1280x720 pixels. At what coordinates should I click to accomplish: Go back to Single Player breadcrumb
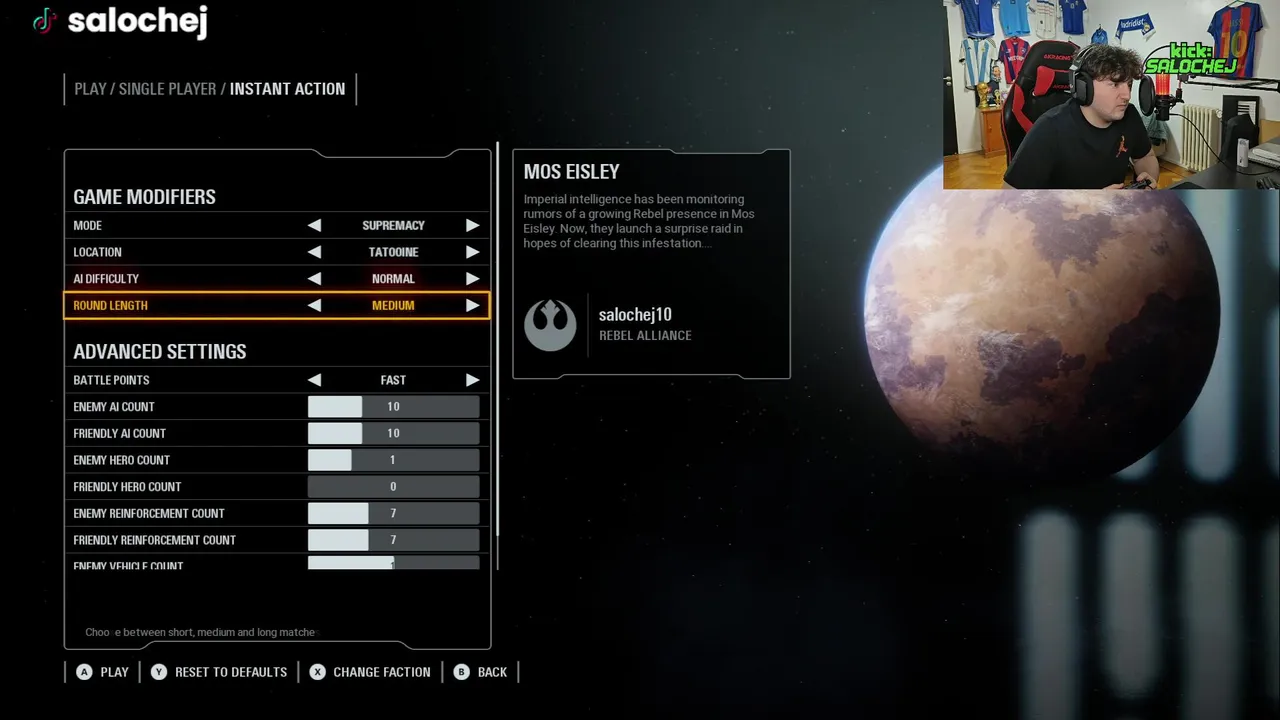point(167,89)
